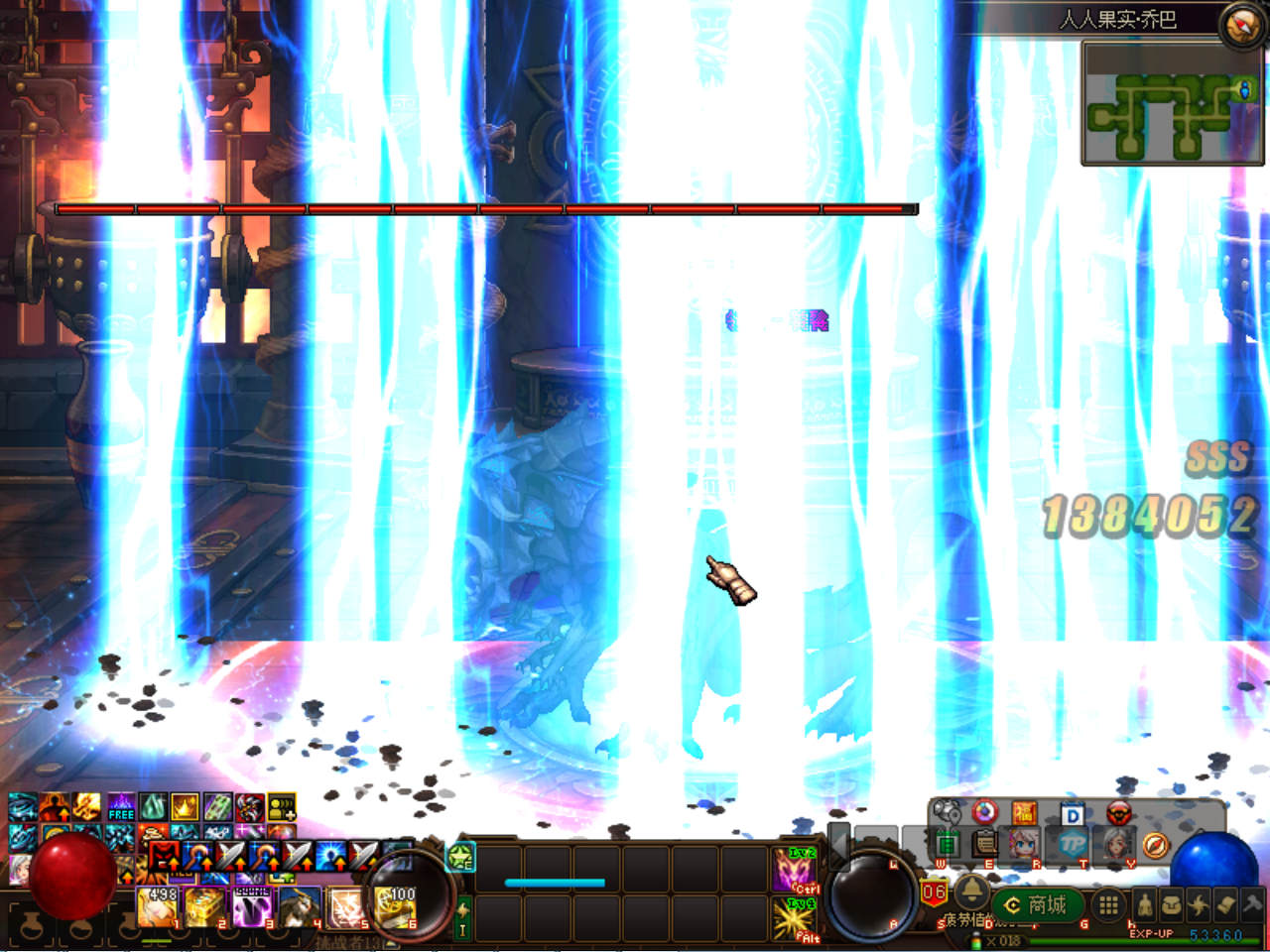Click the blue D calendar event icon

coord(1072,811)
